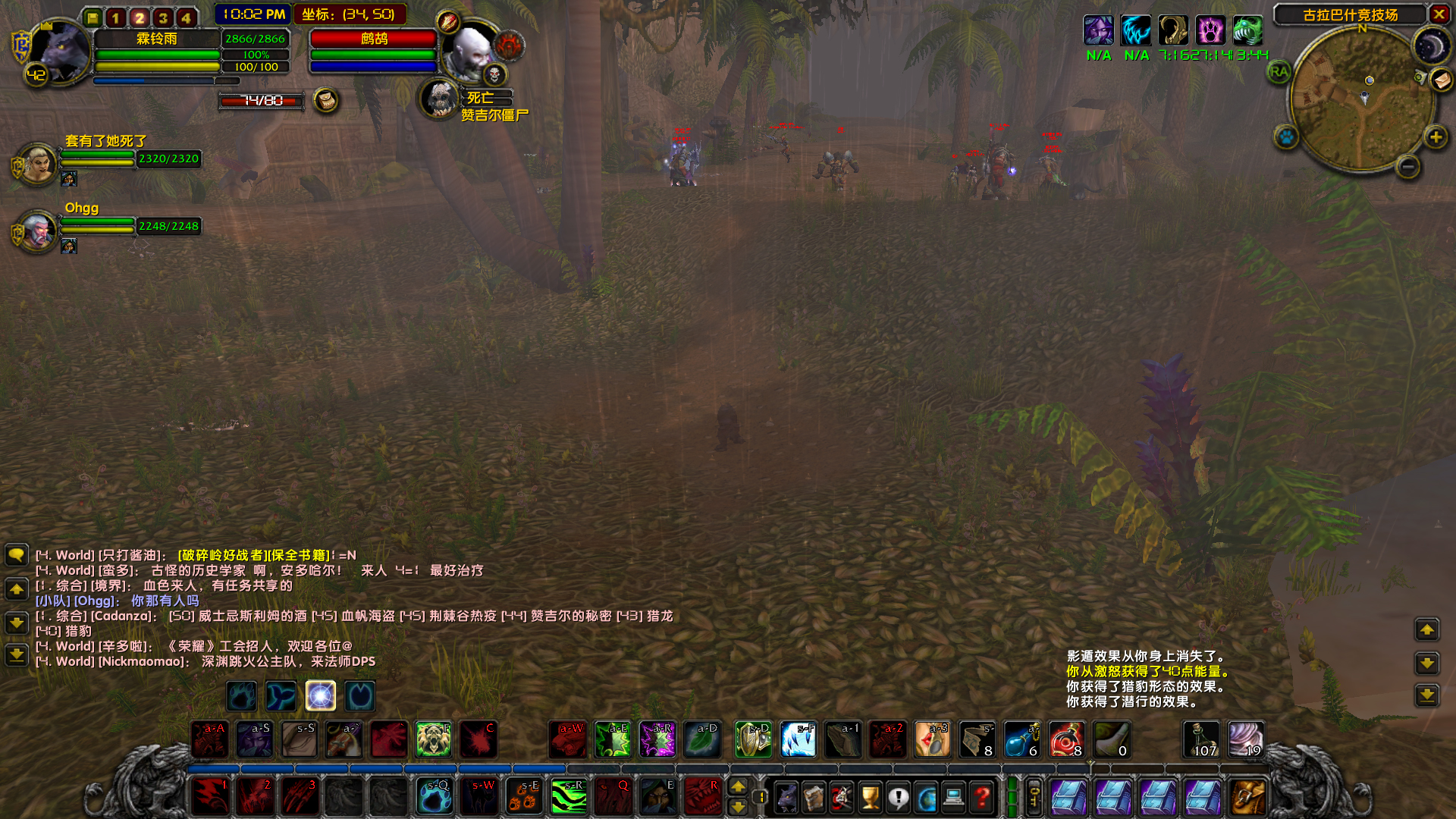This screenshot has width=1456, height=819.
Task: Open achievements via the golden cup icon
Action: pos(871,797)
